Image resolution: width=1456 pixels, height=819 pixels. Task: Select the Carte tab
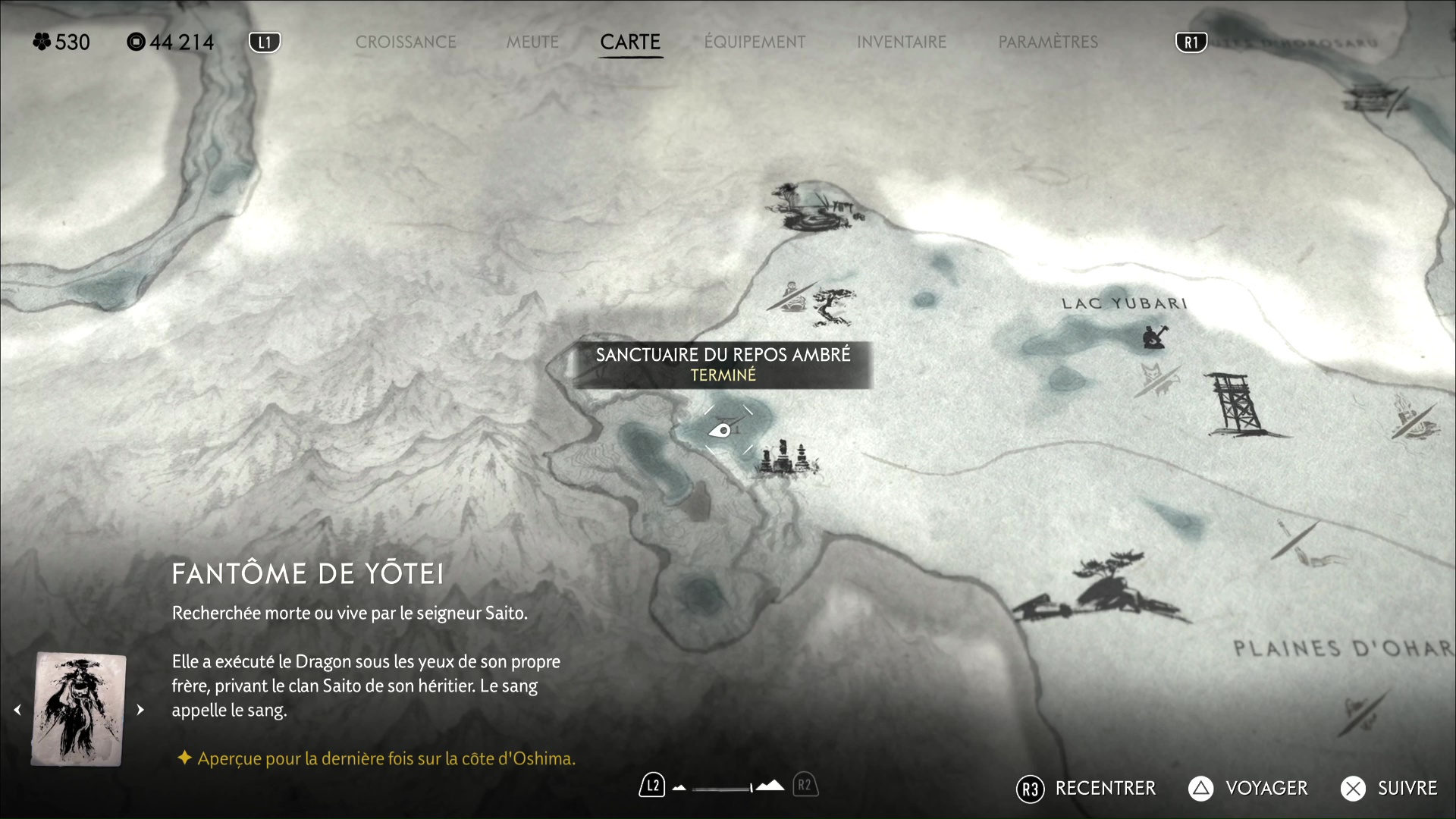click(630, 42)
